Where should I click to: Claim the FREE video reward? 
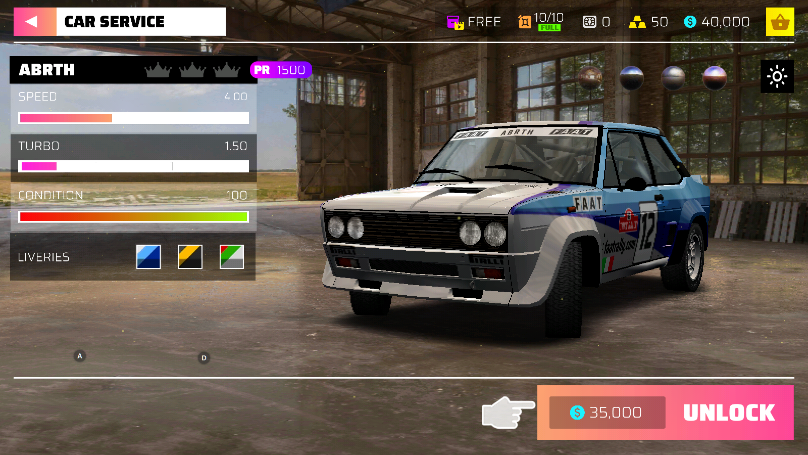tap(473, 21)
